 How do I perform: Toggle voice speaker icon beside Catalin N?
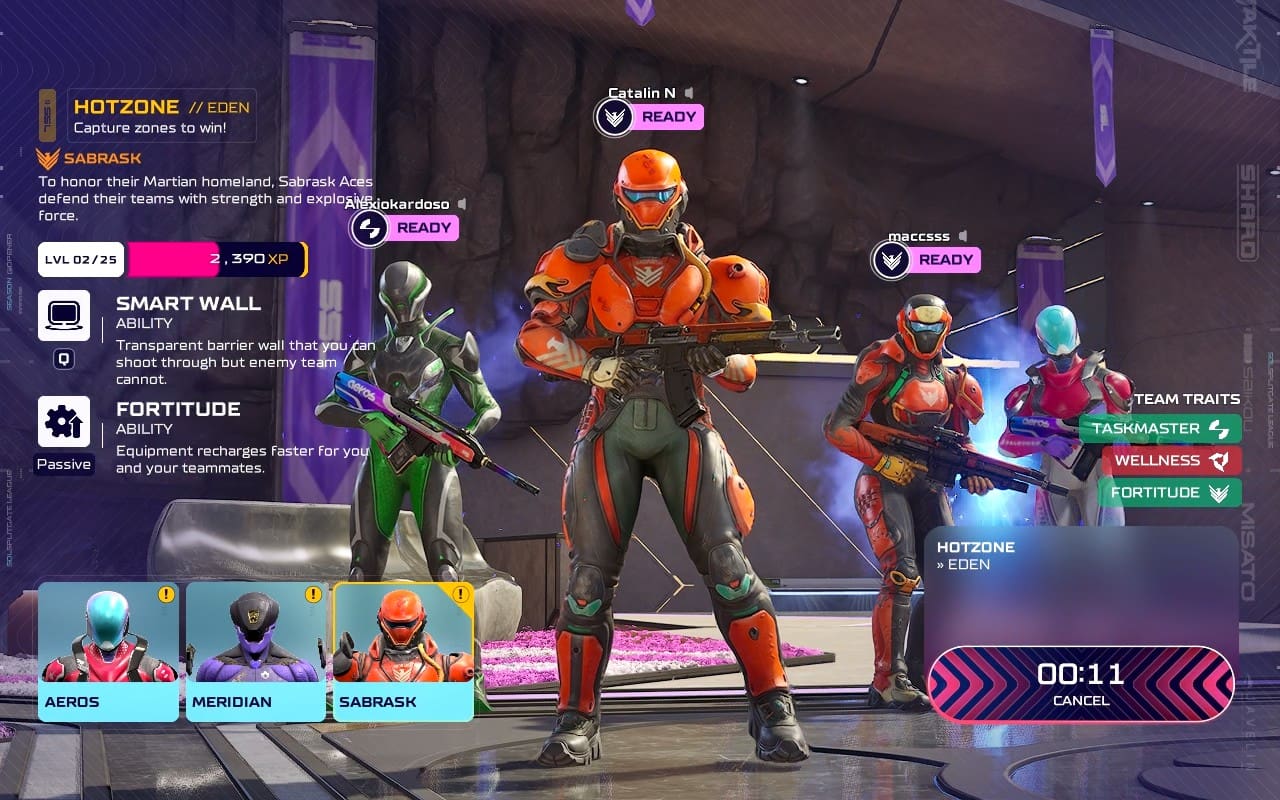pyautogui.click(x=689, y=94)
